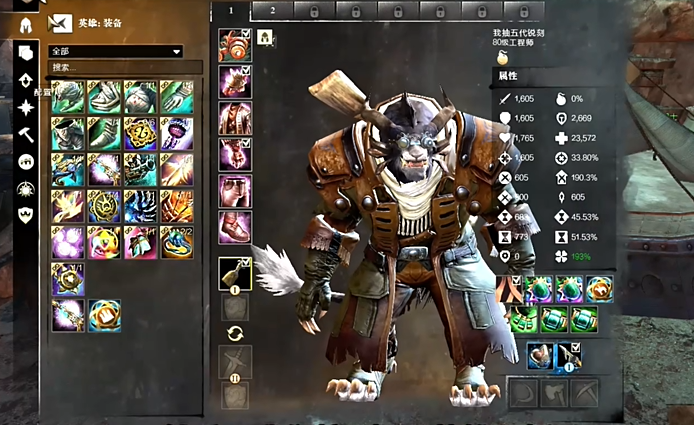Open the helmet icon hero tab
The height and width of the screenshot is (425, 694).
[x=26, y=24]
